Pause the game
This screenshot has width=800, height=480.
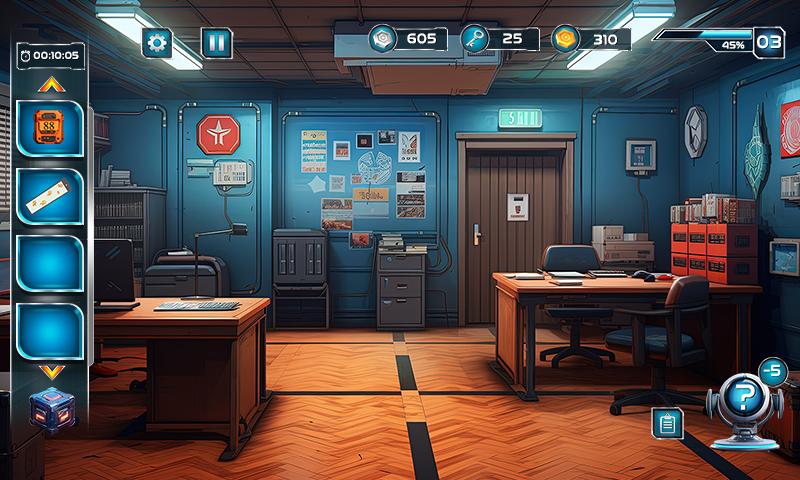pos(216,42)
